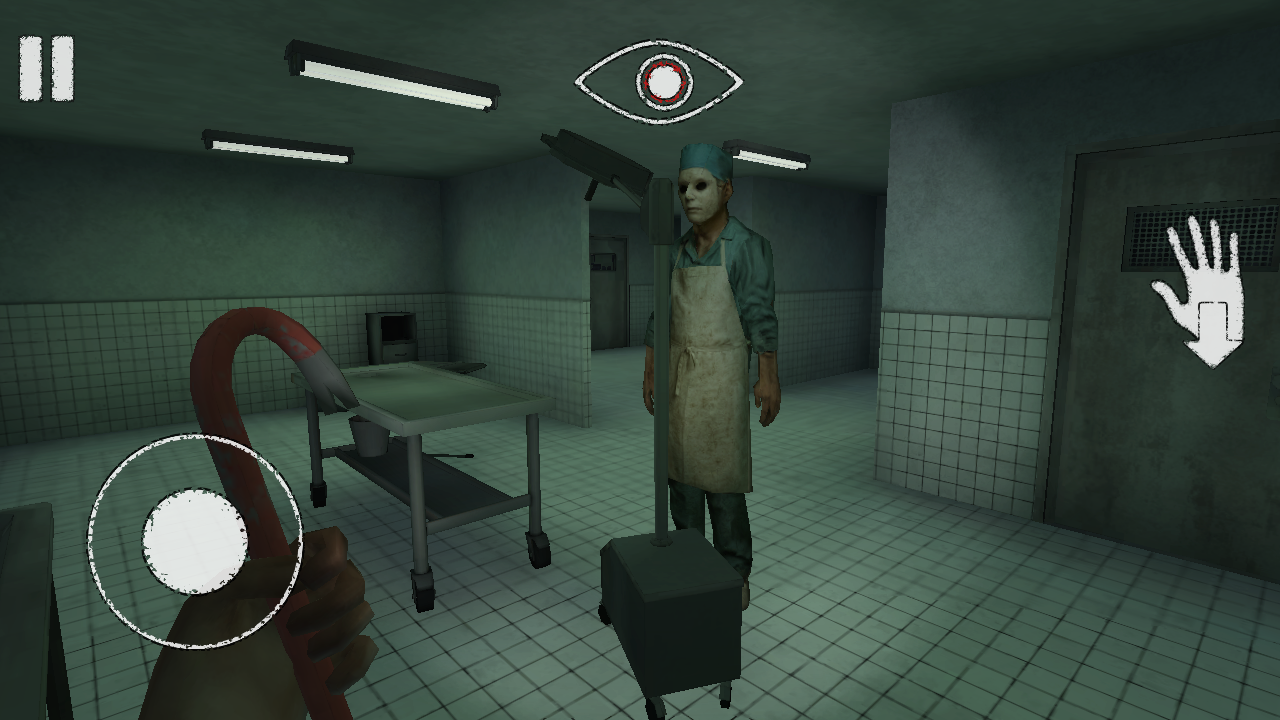The height and width of the screenshot is (720, 1280).
Task: Tap the pause icon
Action: 44,66
